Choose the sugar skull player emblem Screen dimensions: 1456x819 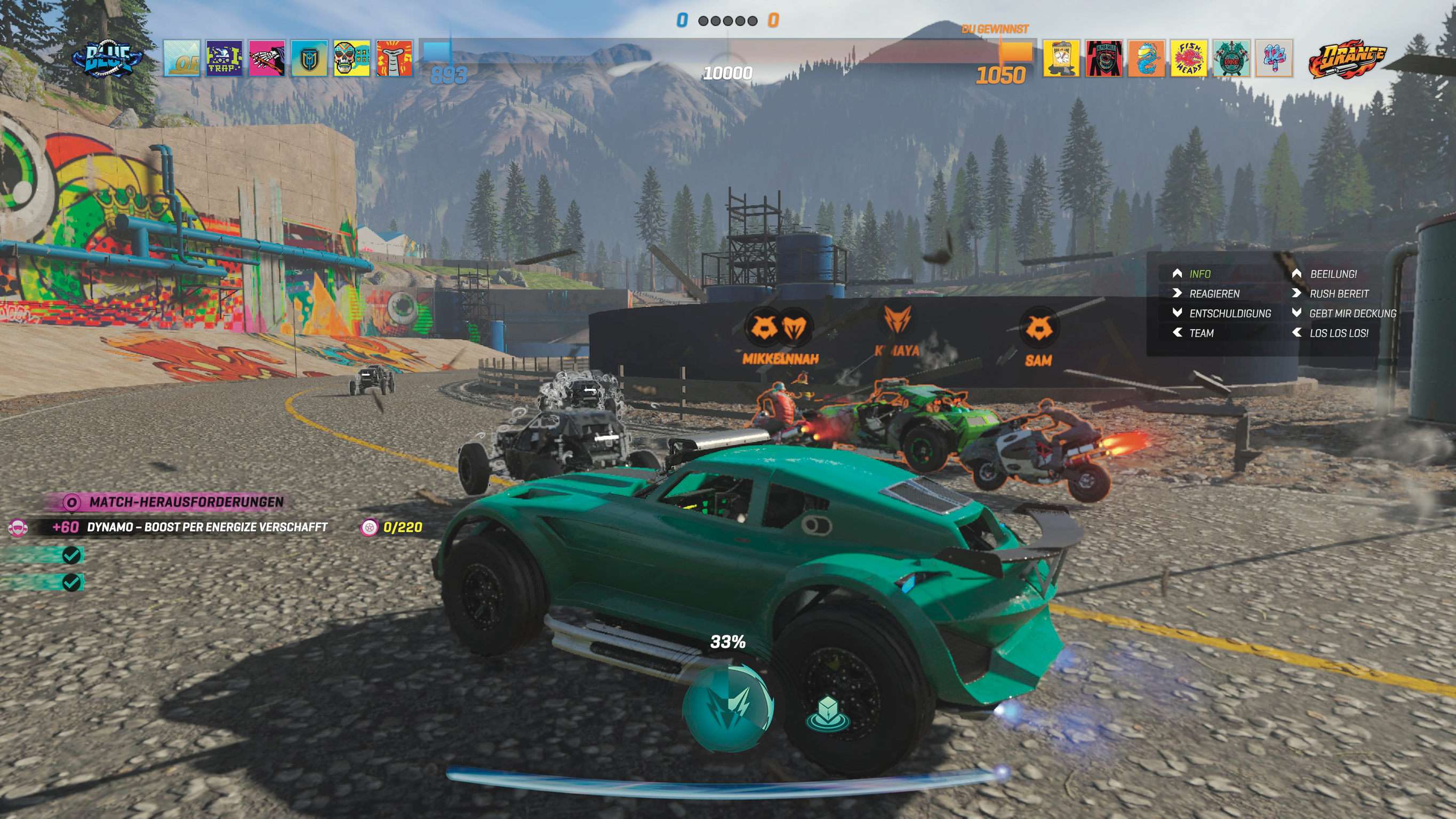click(x=351, y=58)
